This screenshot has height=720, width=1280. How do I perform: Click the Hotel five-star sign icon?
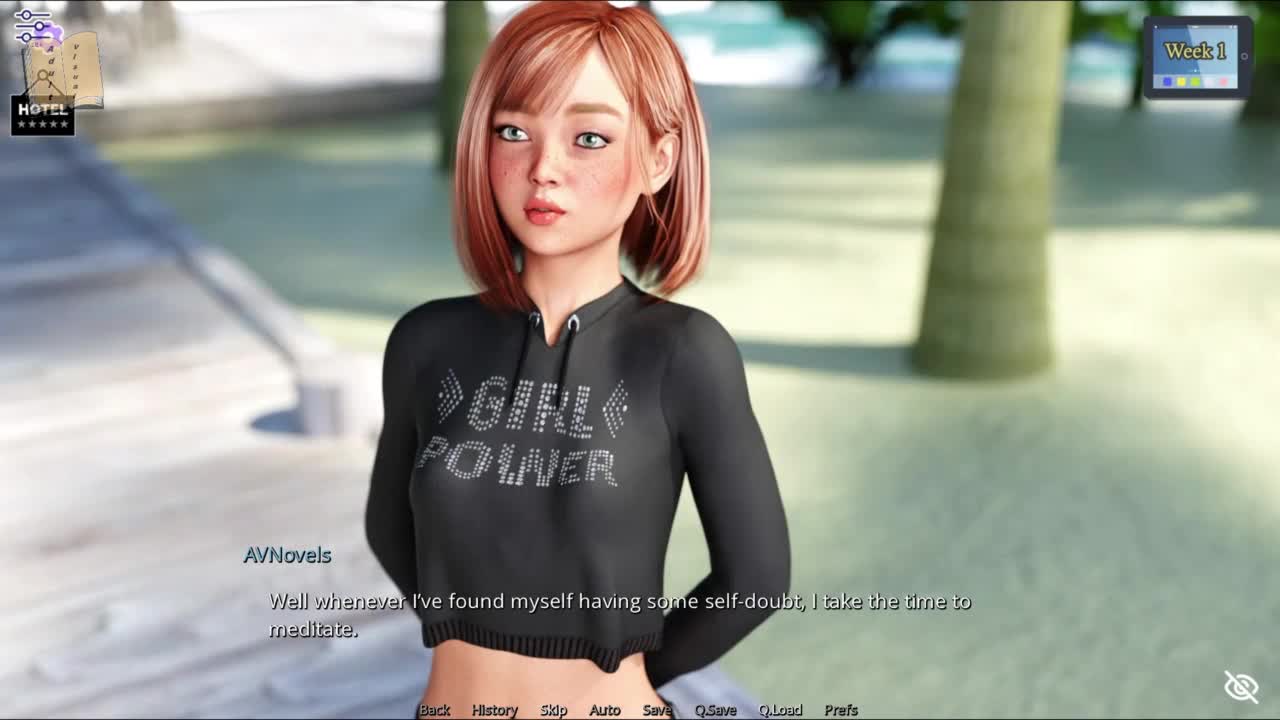click(42, 116)
